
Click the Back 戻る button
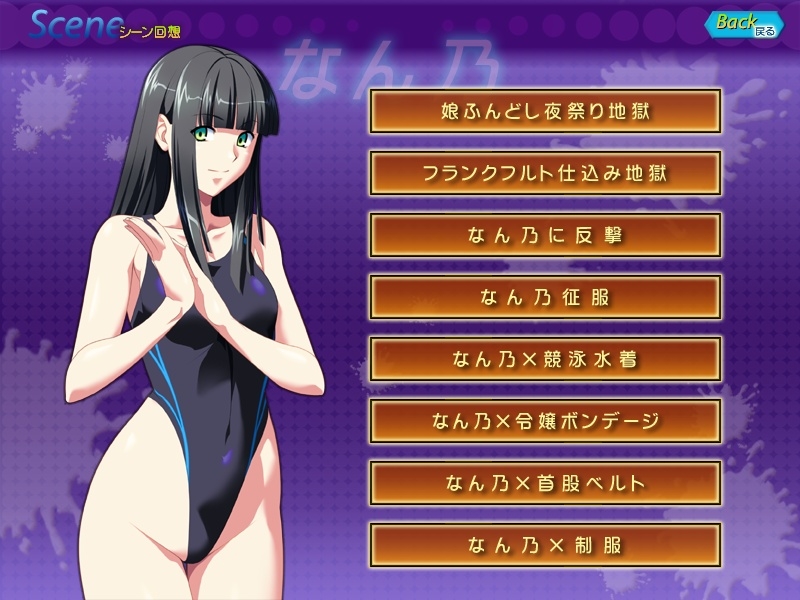click(x=745, y=24)
